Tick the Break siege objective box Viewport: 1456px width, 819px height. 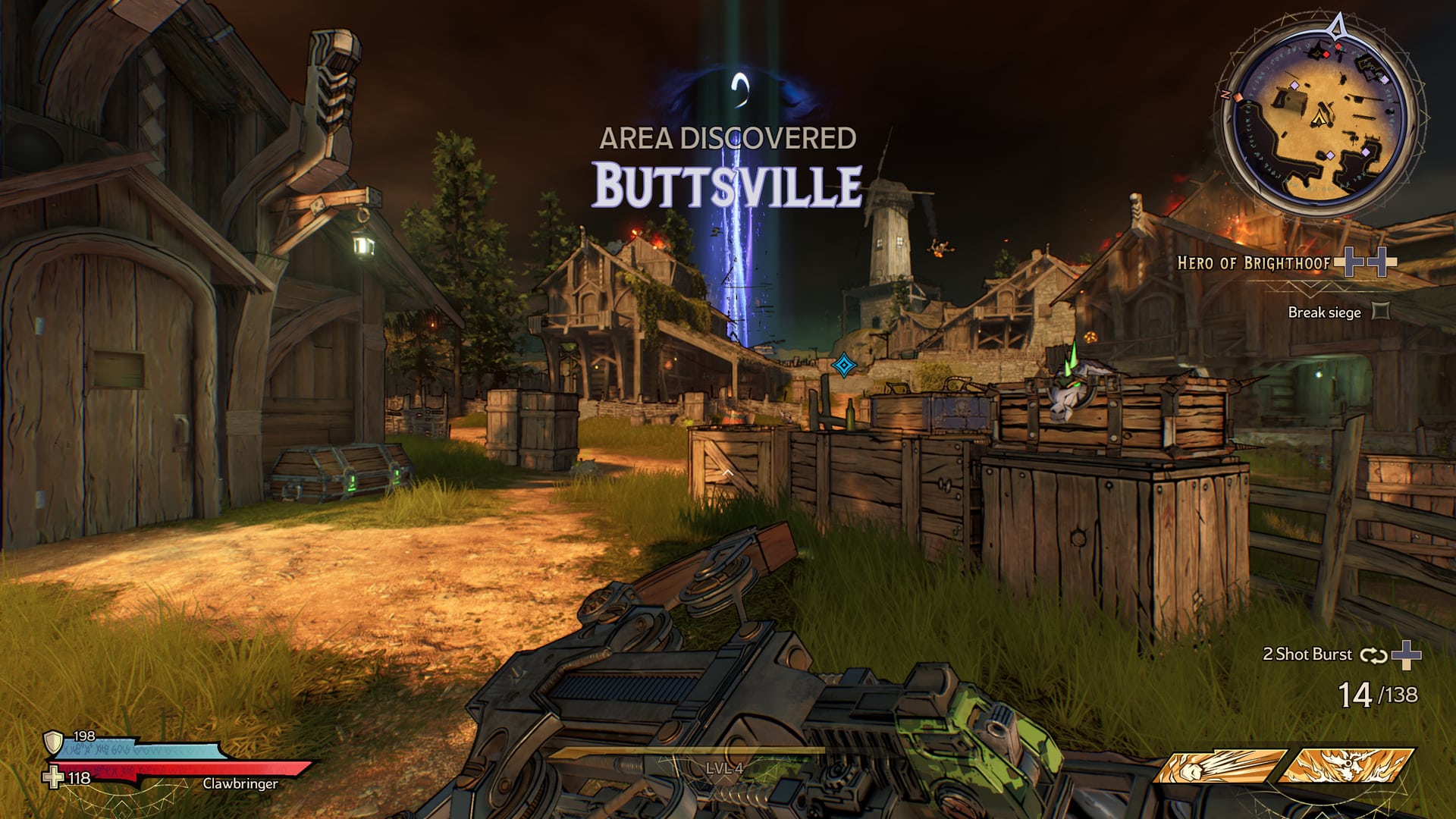click(x=1381, y=311)
